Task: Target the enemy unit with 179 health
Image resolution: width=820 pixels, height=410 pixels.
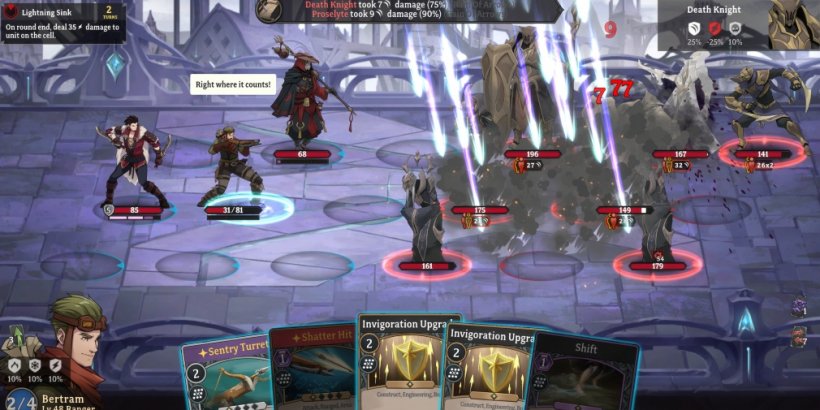Action: pyautogui.click(x=657, y=225)
